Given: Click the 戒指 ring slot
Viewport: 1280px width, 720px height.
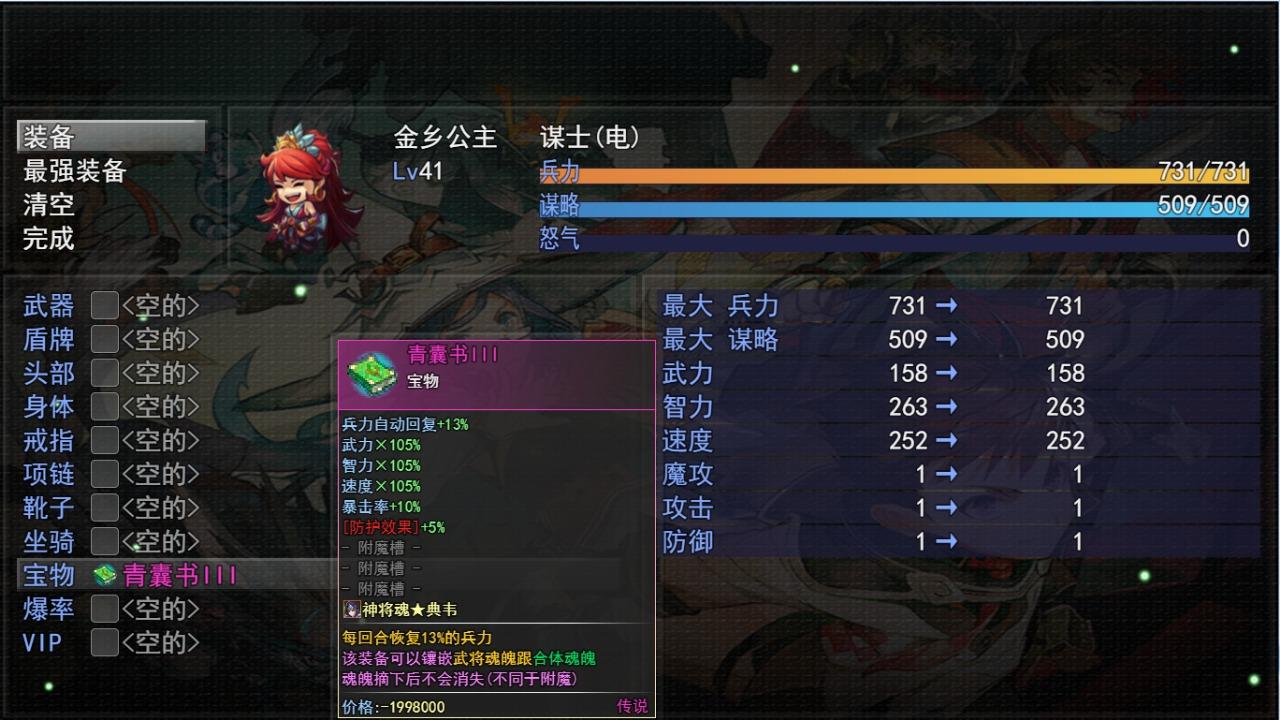Looking at the screenshot, I should click(105, 441).
